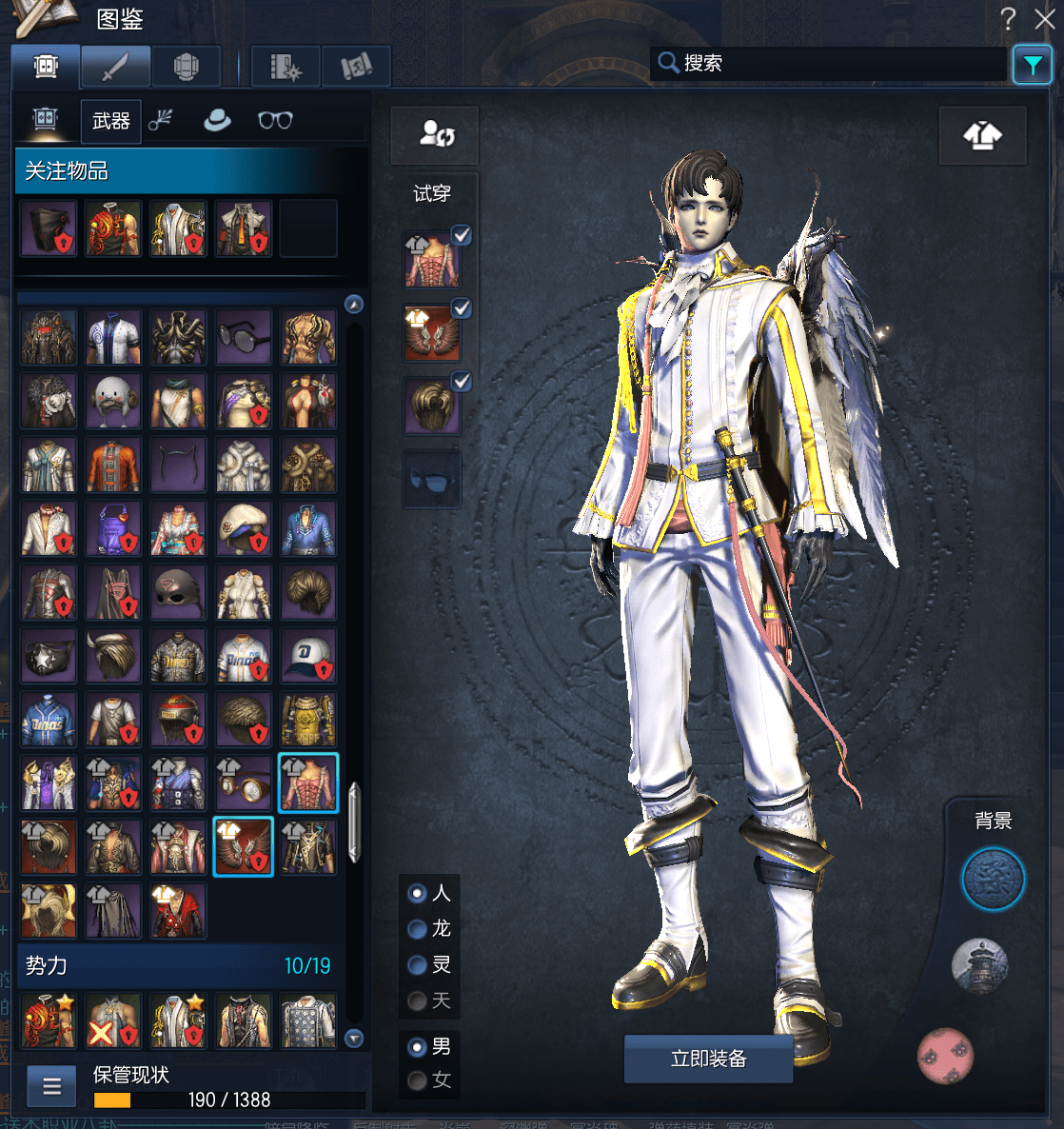Uncheck the red wings try-on slot
The height and width of the screenshot is (1129, 1064).
[x=462, y=308]
